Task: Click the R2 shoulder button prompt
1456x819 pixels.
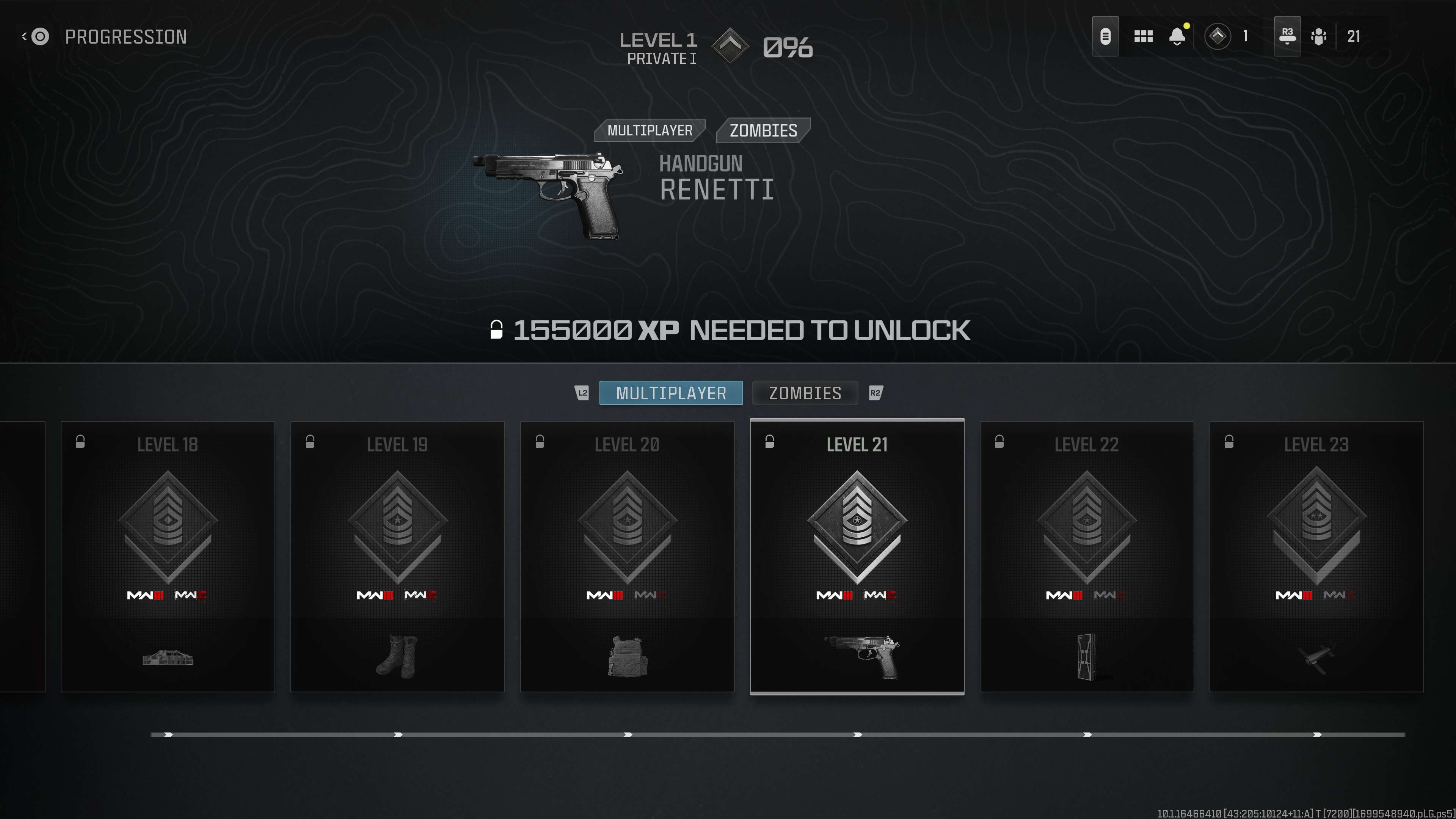Action: 875,393
